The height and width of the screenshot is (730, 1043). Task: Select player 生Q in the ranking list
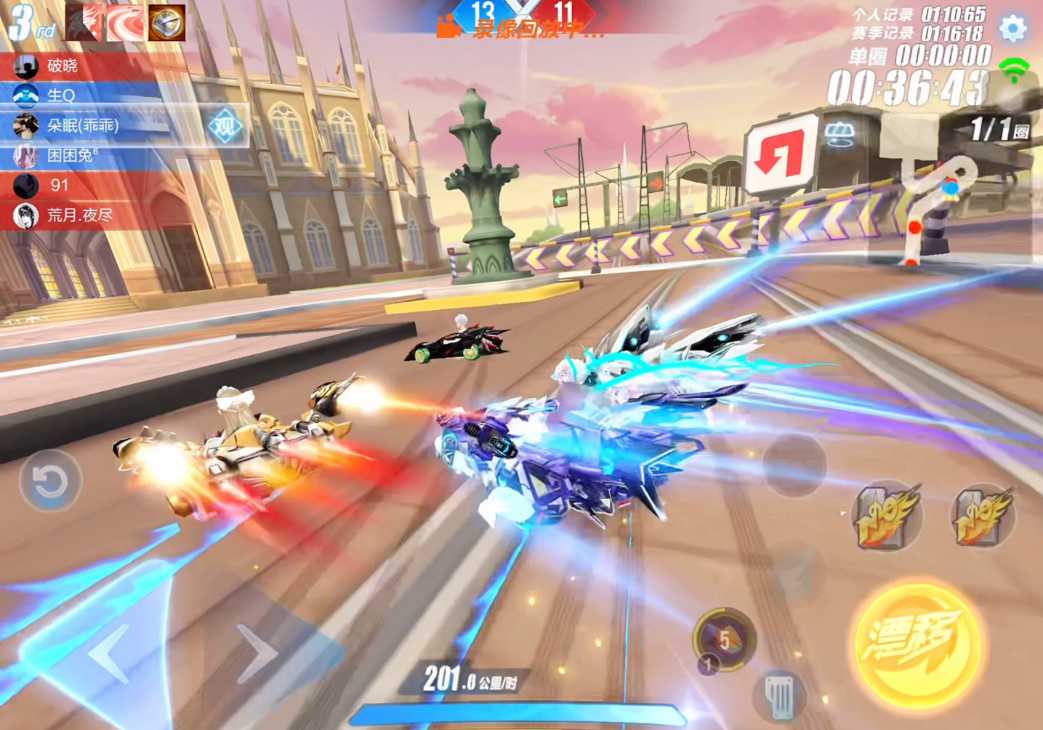pyautogui.click(x=80, y=95)
